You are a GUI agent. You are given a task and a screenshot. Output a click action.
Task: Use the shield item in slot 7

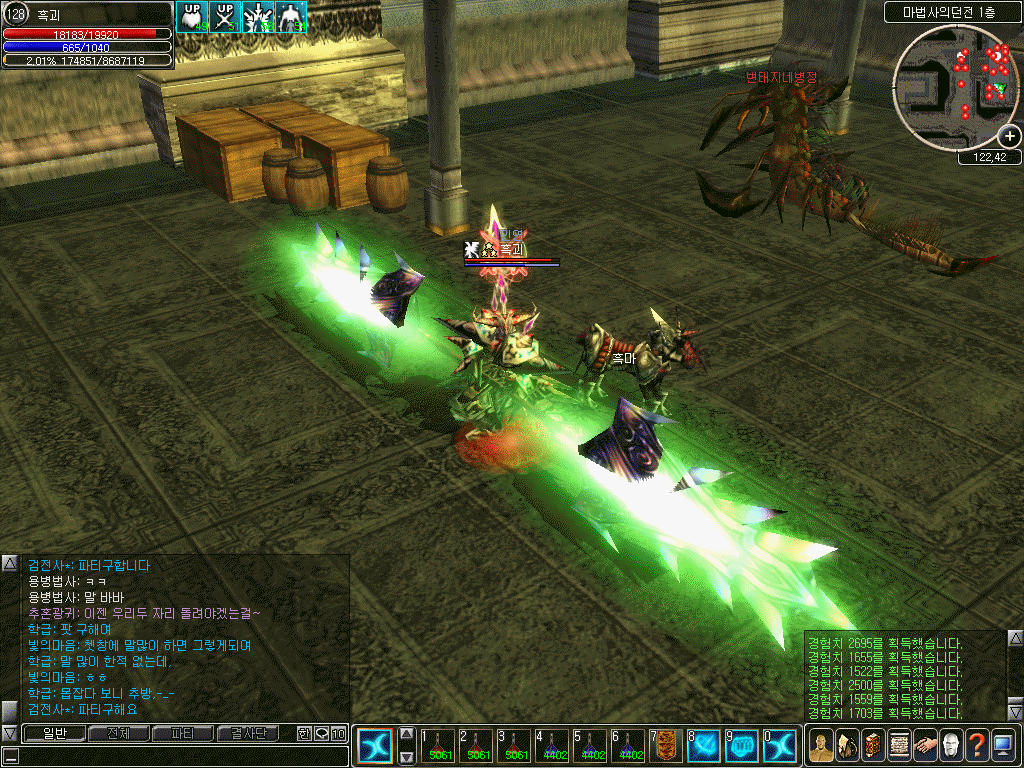click(666, 745)
